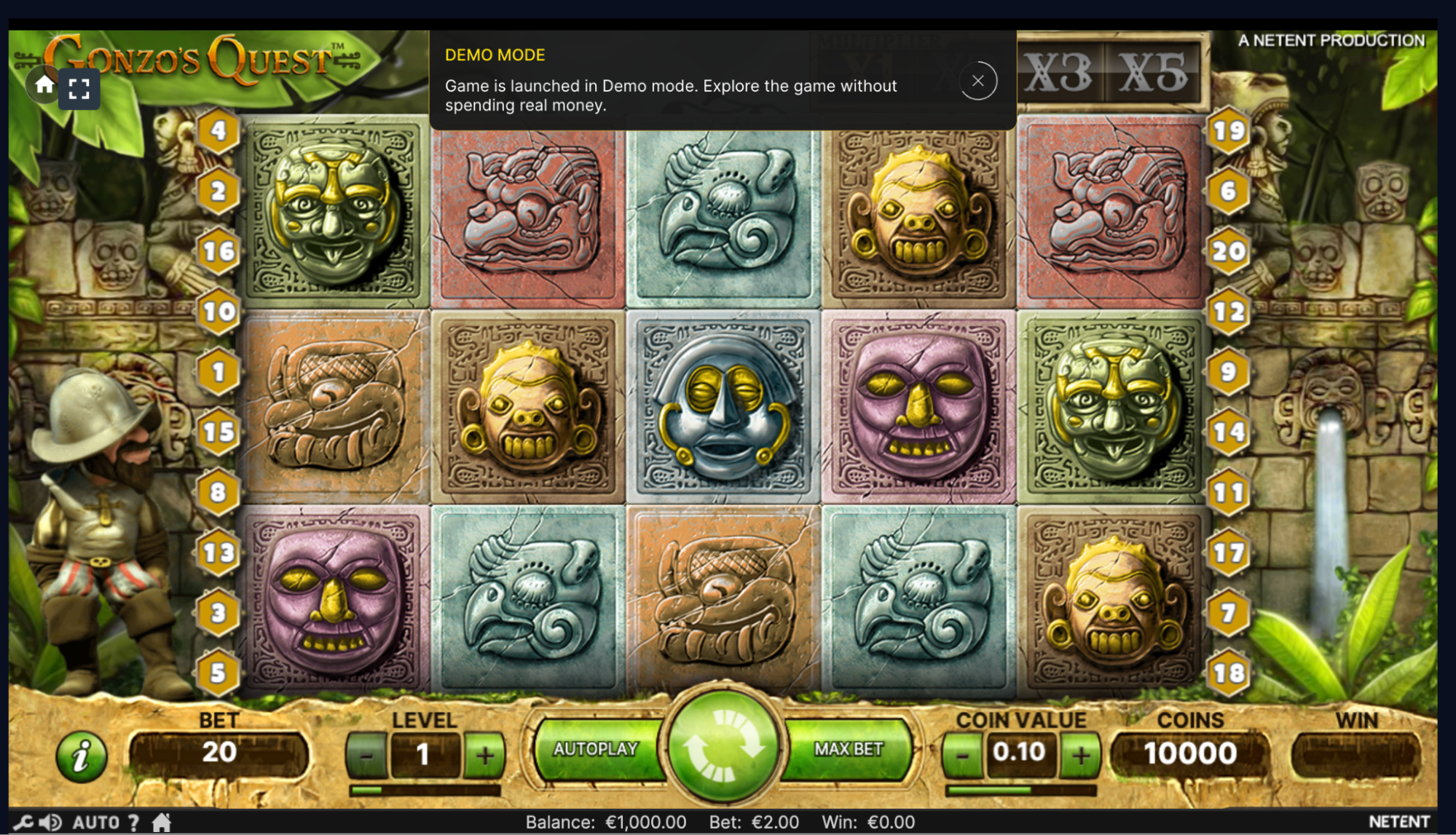Toggle autoplay via the AUTO control
Viewport: 1456px width, 835px height.
[95, 821]
